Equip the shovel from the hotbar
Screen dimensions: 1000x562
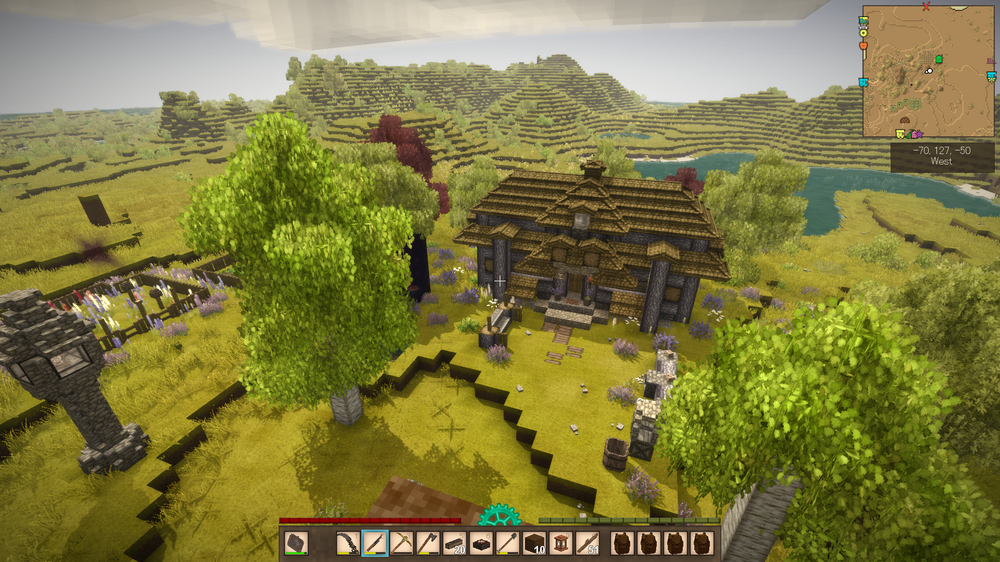tap(509, 543)
